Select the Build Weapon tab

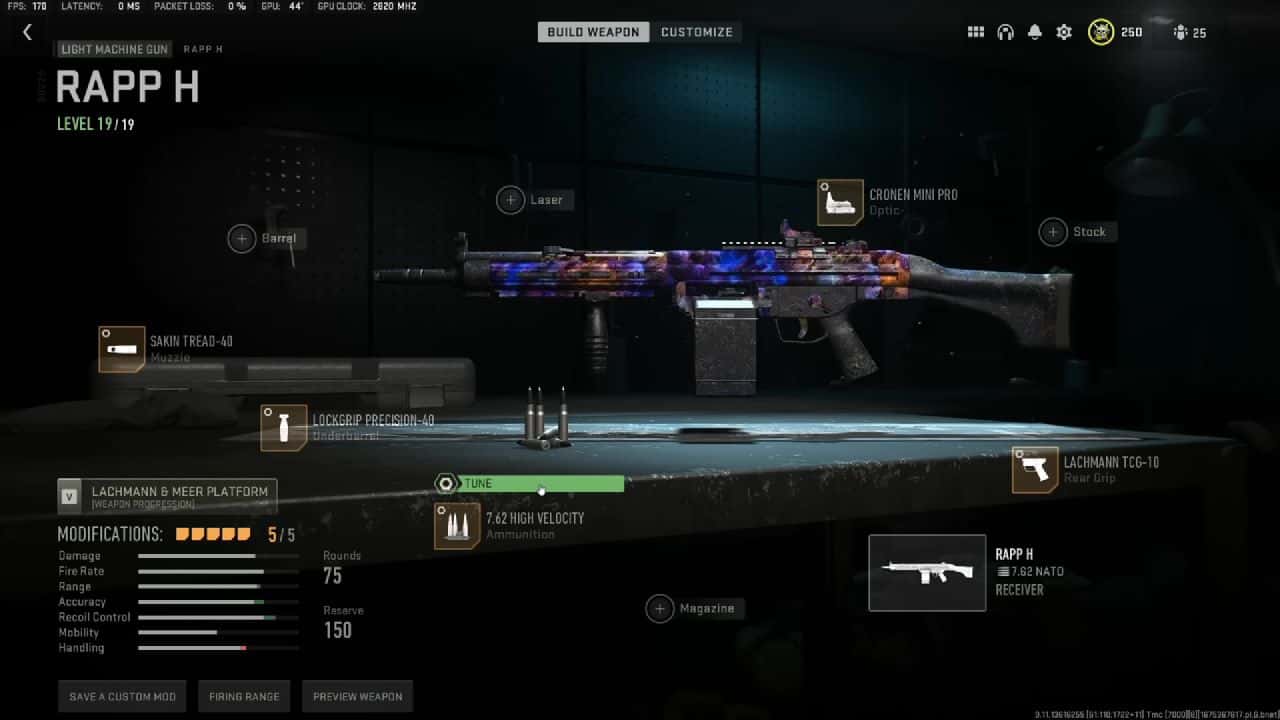click(592, 31)
